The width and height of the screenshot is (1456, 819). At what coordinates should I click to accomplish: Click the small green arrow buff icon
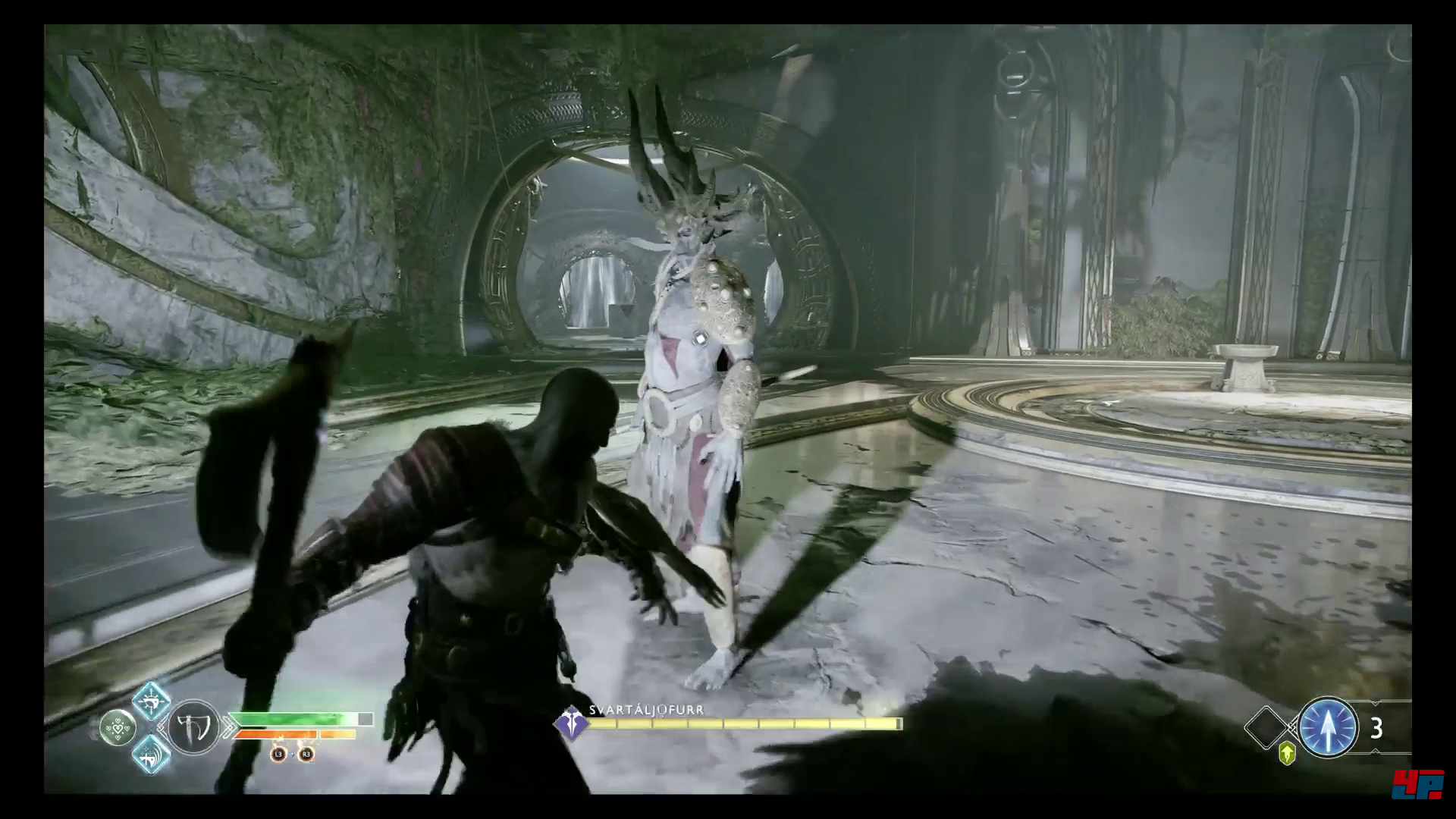(1287, 753)
